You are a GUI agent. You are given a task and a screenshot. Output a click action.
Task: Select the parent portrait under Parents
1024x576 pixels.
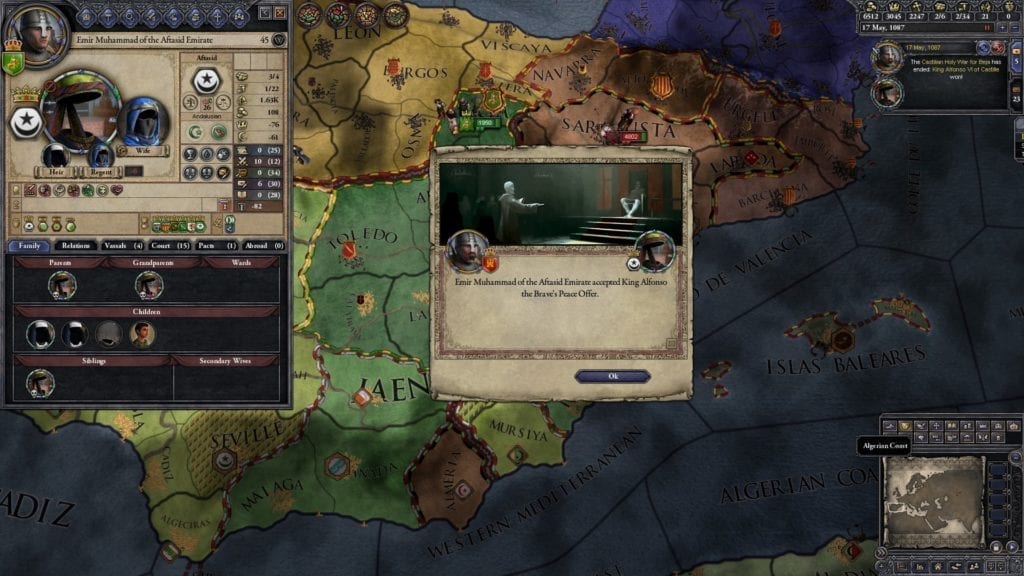pyautogui.click(x=62, y=285)
